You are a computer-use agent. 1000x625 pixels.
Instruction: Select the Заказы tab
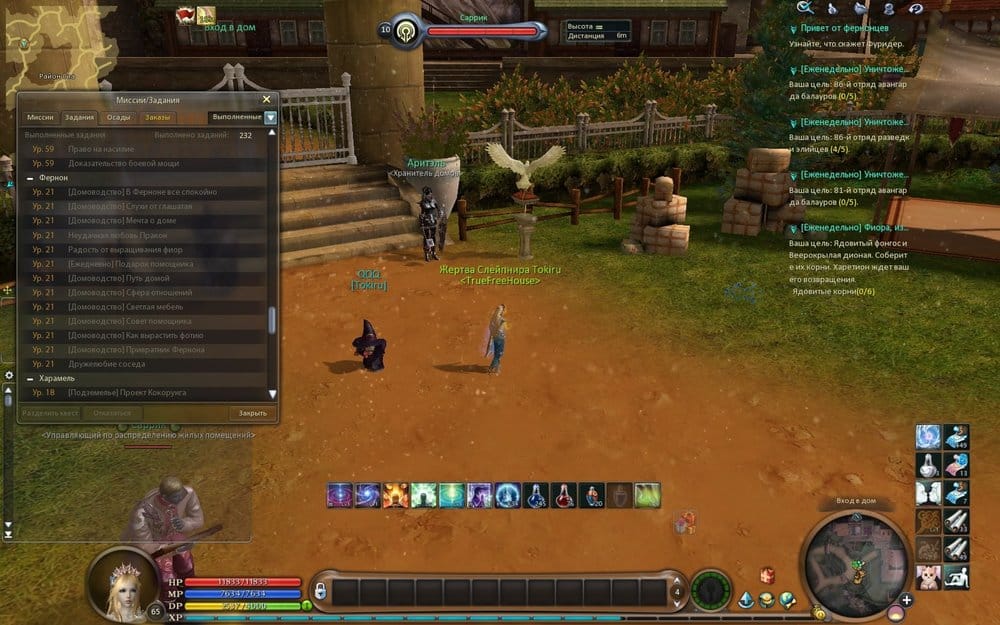(x=157, y=117)
